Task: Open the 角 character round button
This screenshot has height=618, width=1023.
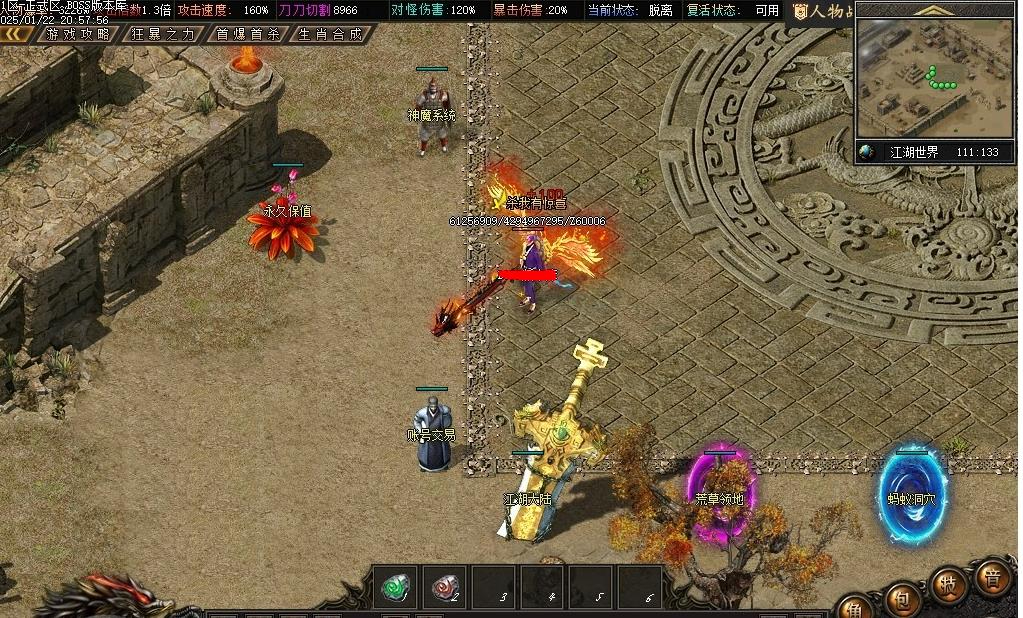Action: (856, 607)
